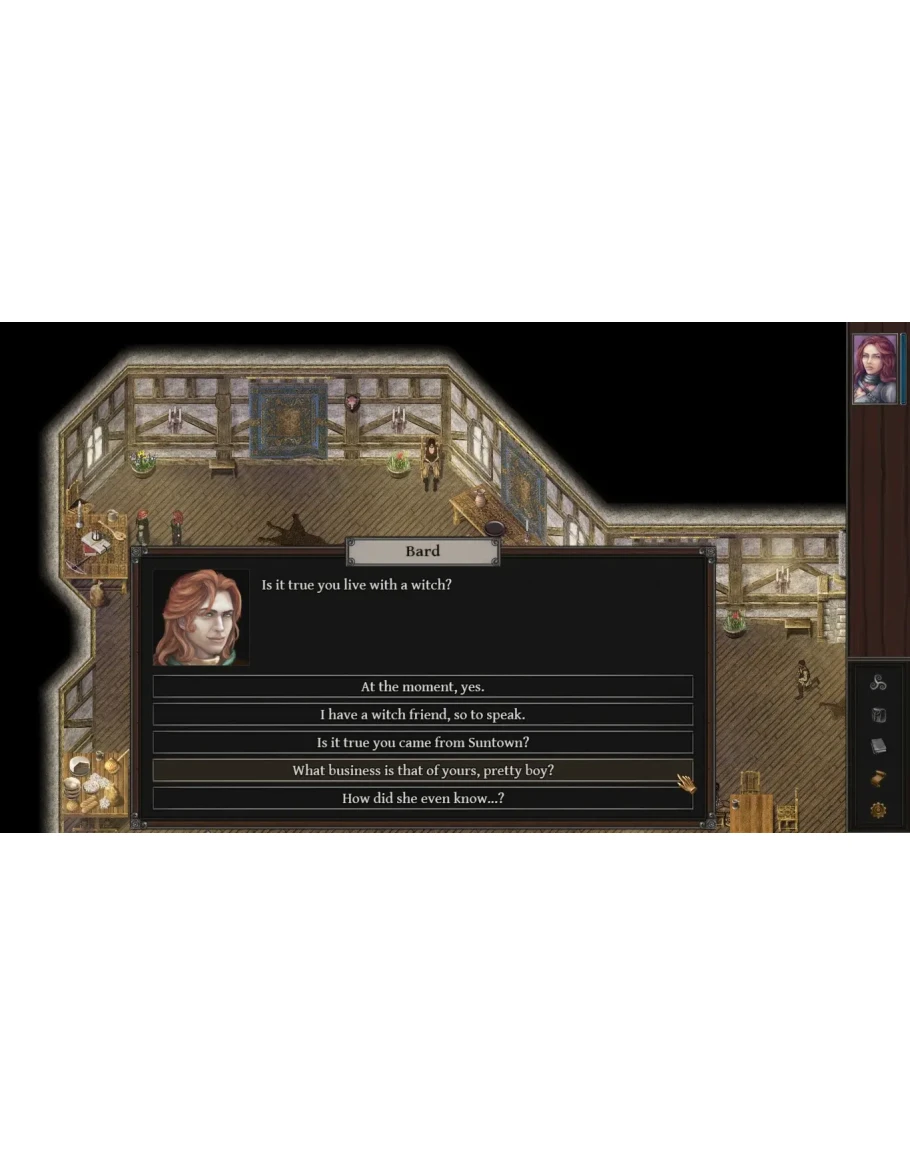Open the grey book icon

point(878,746)
